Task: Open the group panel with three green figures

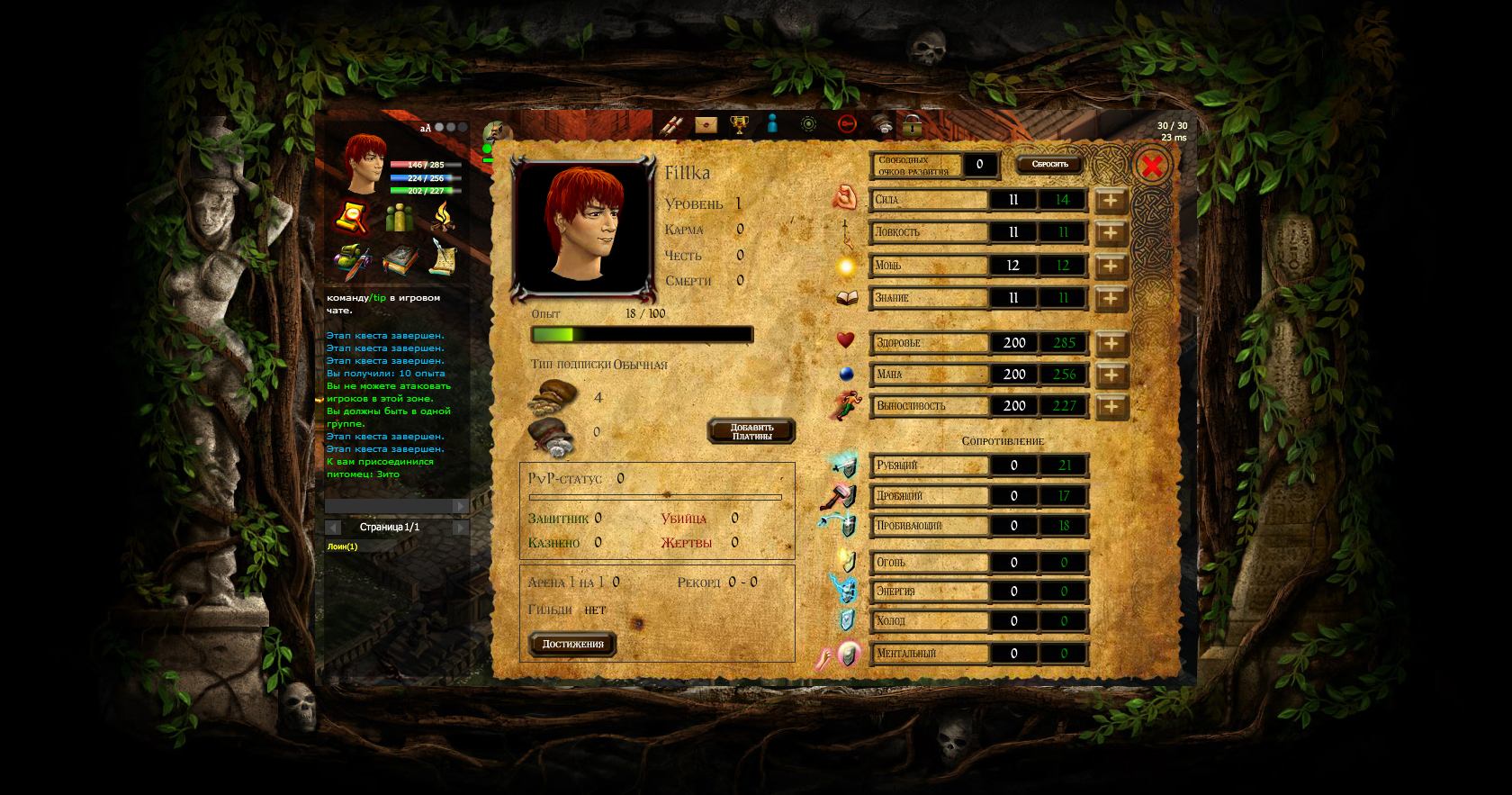Action: click(398, 217)
